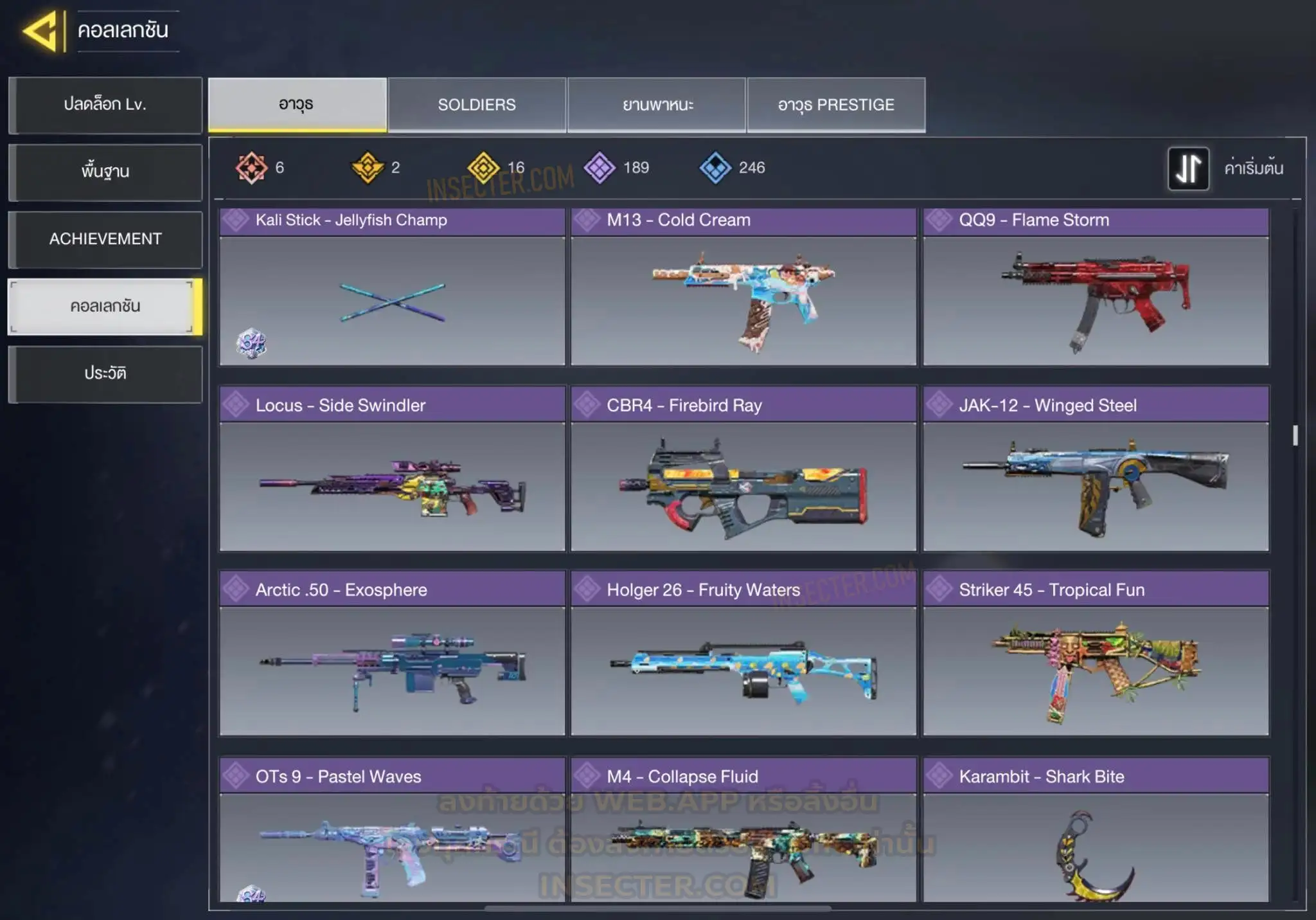Filter by the purple epic rarity icon
The width and height of the screenshot is (1316, 920).
(600, 168)
